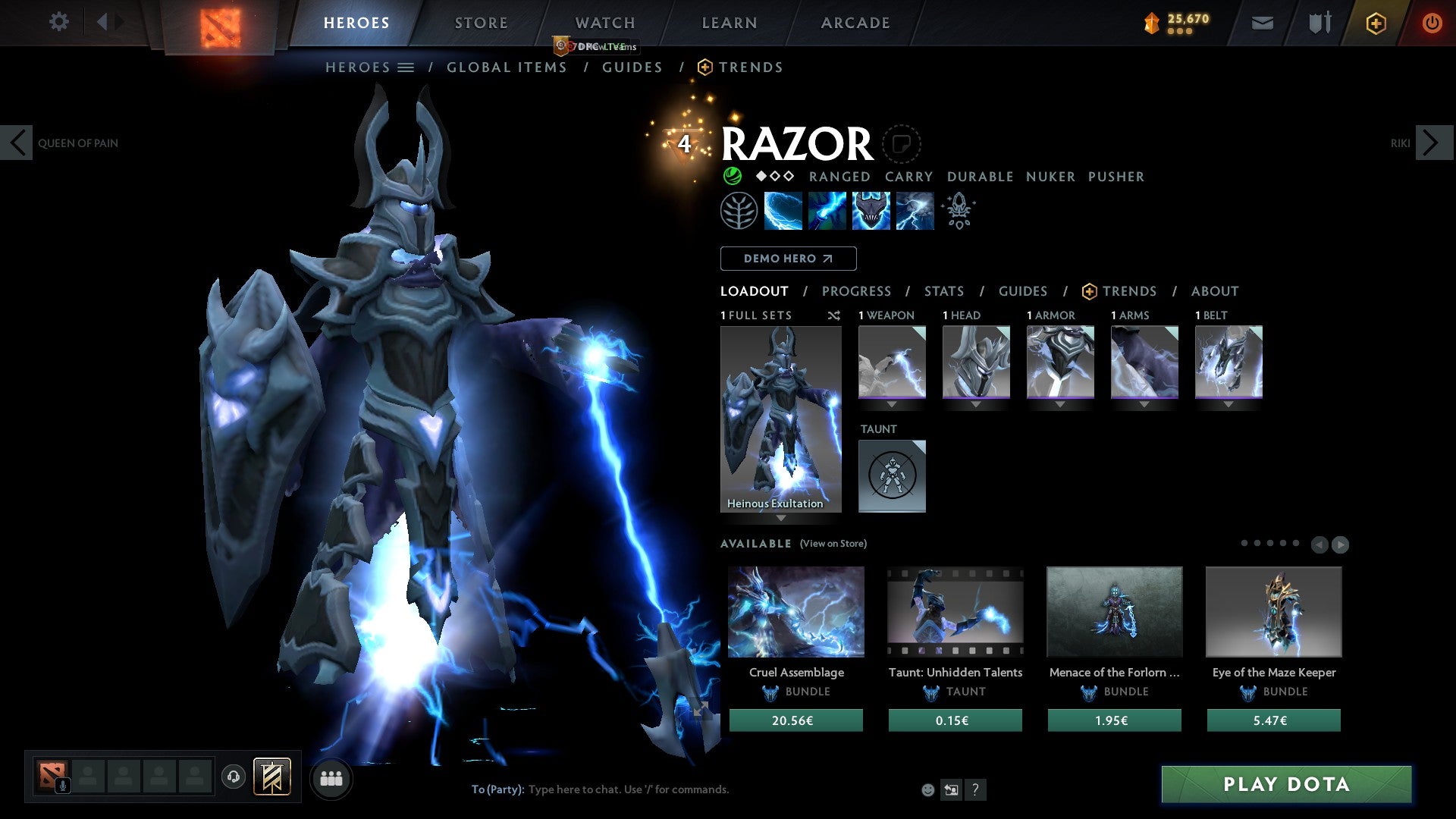Click the Dota Plus hexagon icon
This screenshot has width=1456, height=819.
click(x=1376, y=23)
